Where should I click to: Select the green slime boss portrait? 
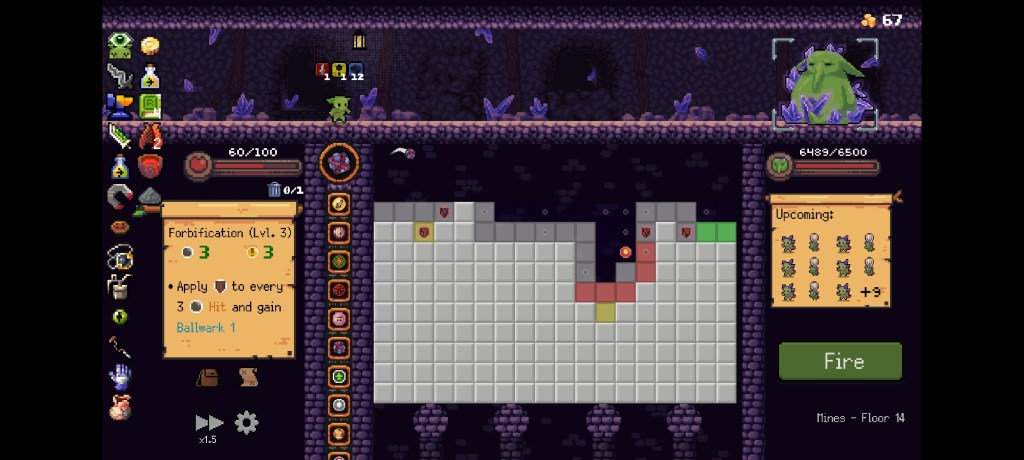click(825, 84)
